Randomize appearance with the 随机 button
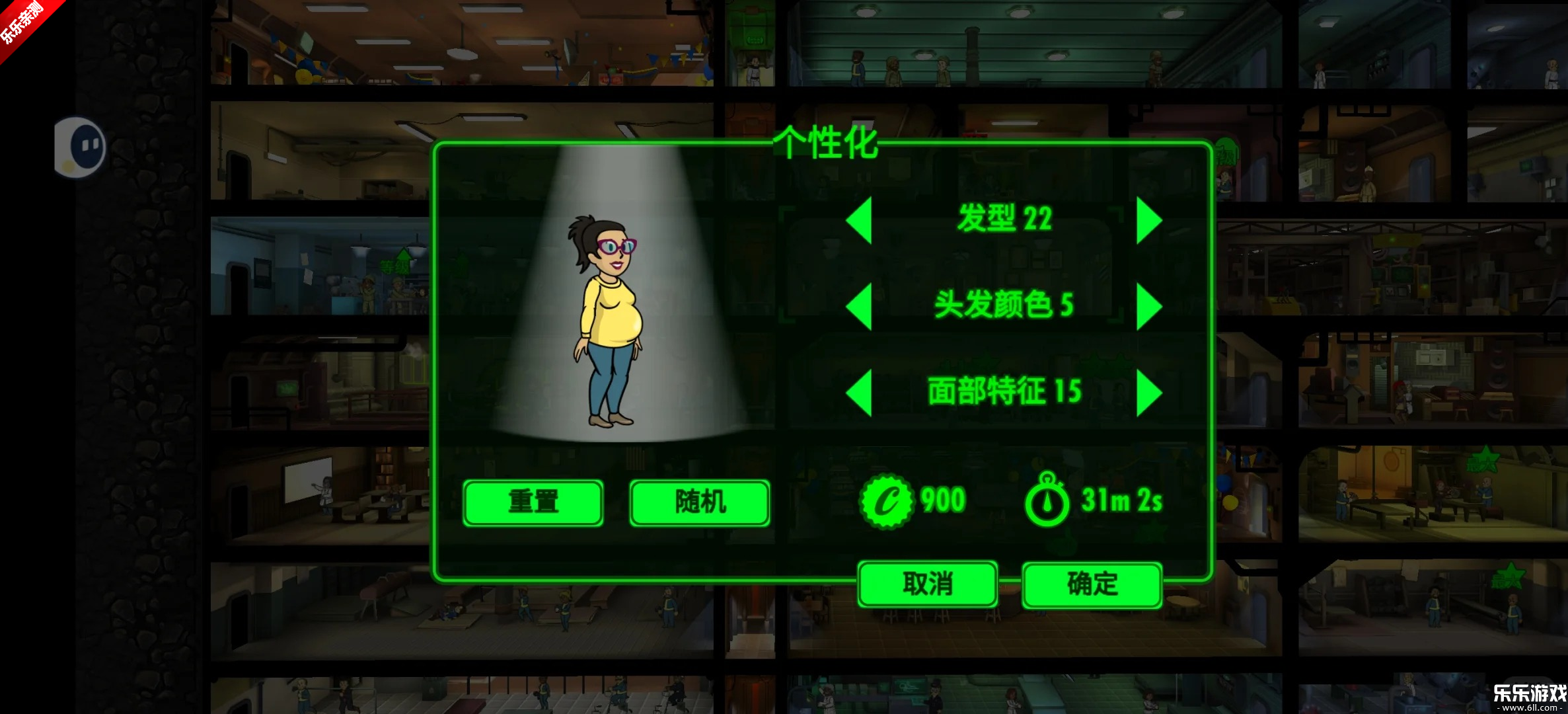 tap(700, 502)
